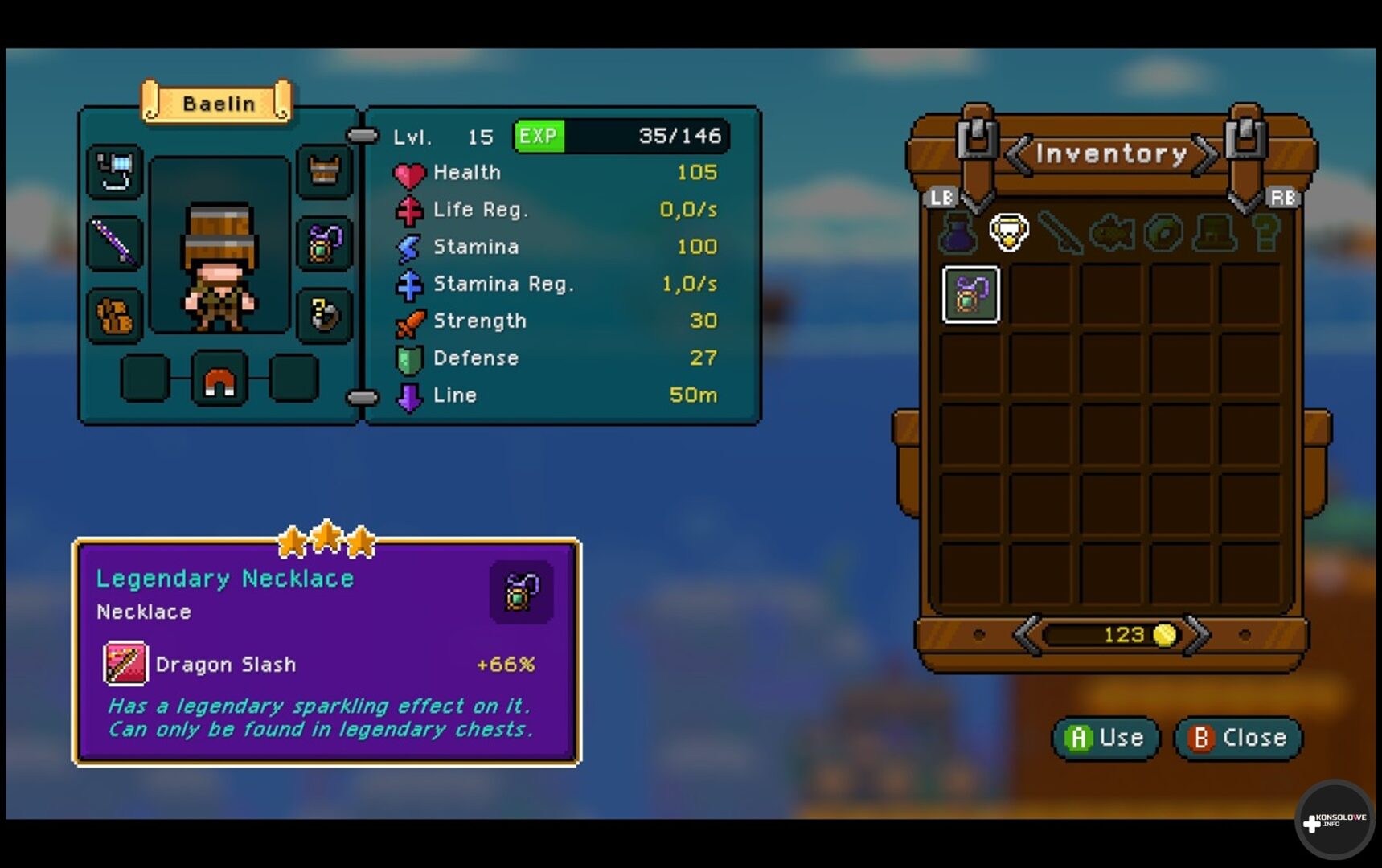This screenshot has width=1382, height=868.
Task: Click the right arrow beside the gold count
Action: coord(1197,635)
